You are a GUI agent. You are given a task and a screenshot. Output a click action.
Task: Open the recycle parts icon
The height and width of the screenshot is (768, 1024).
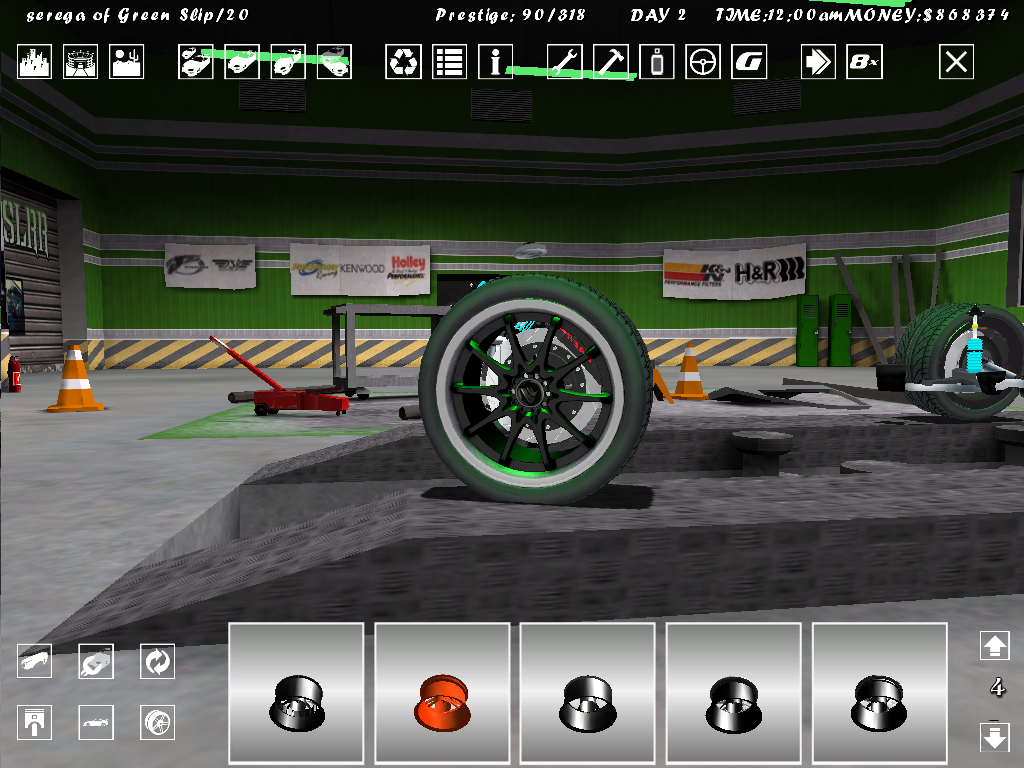point(404,62)
